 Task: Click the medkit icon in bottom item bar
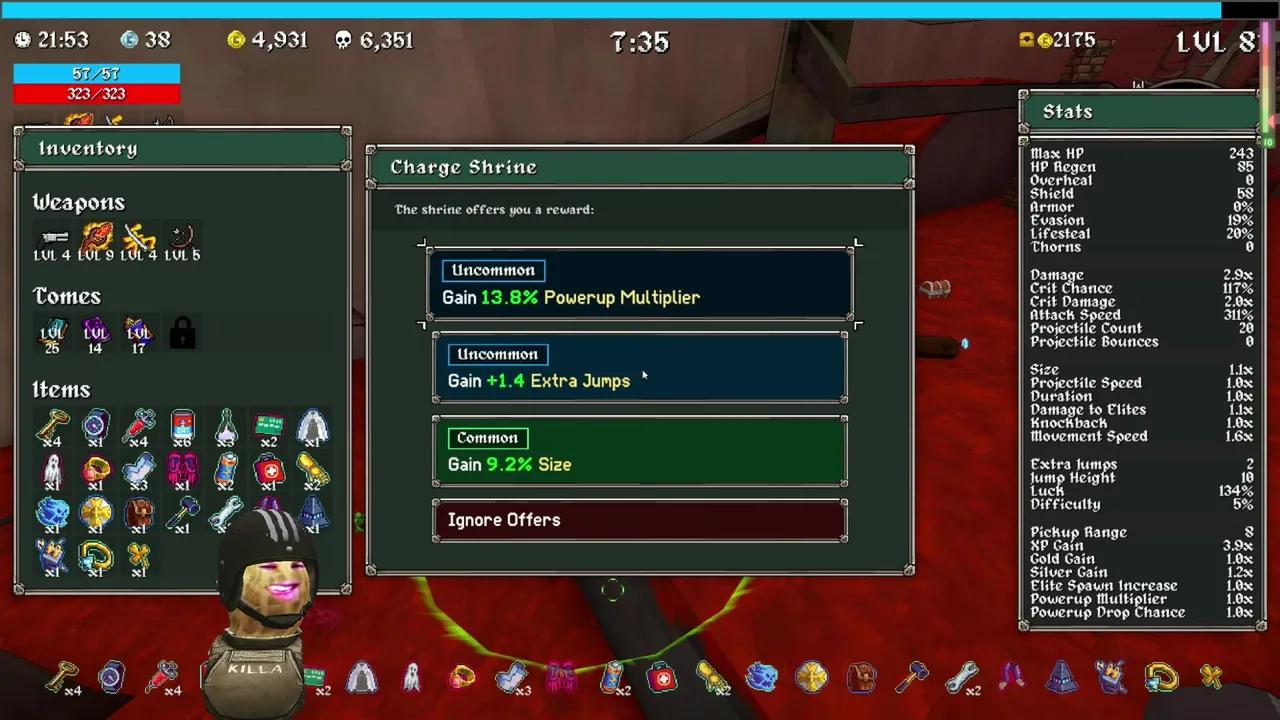click(x=662, y=679)
